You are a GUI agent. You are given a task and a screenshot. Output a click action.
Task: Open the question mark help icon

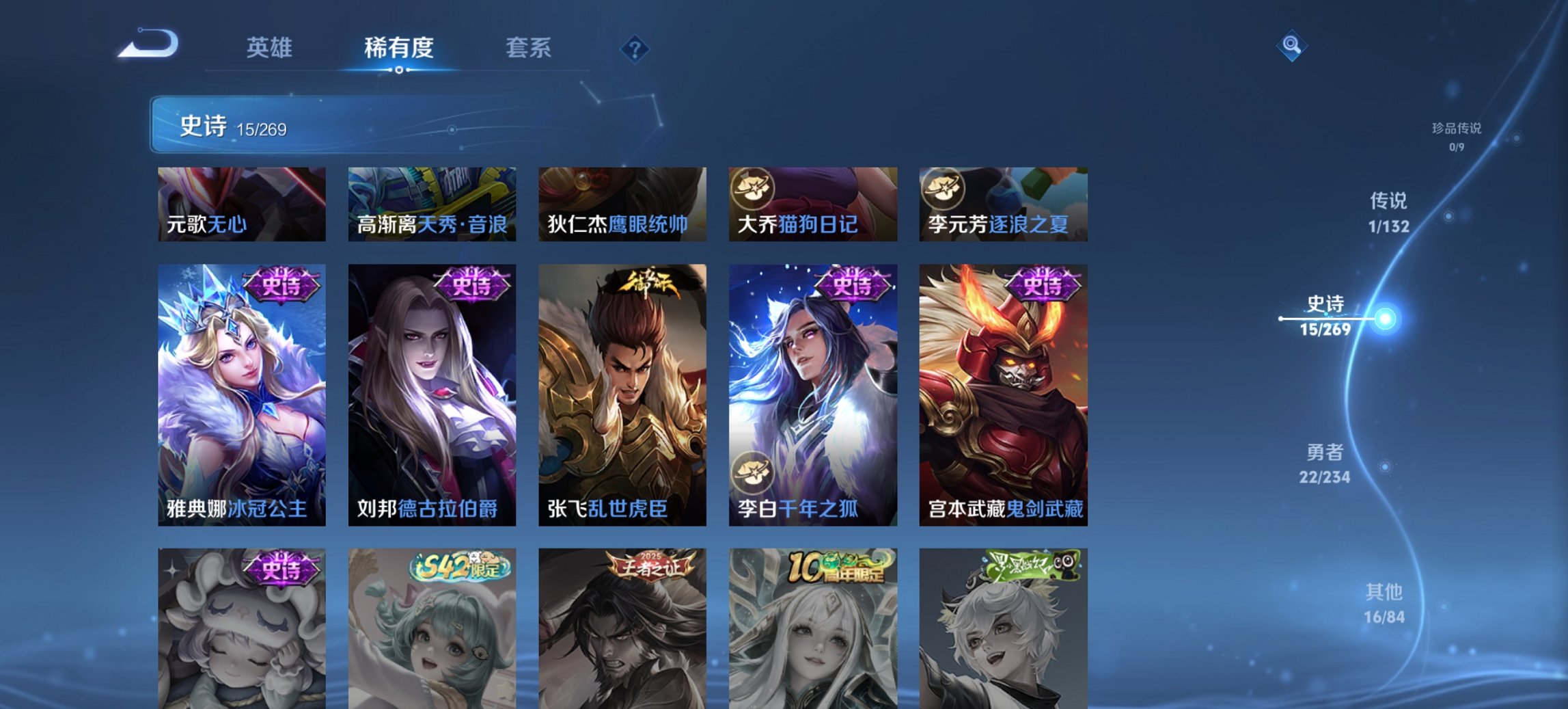click(x=636, y=48)
